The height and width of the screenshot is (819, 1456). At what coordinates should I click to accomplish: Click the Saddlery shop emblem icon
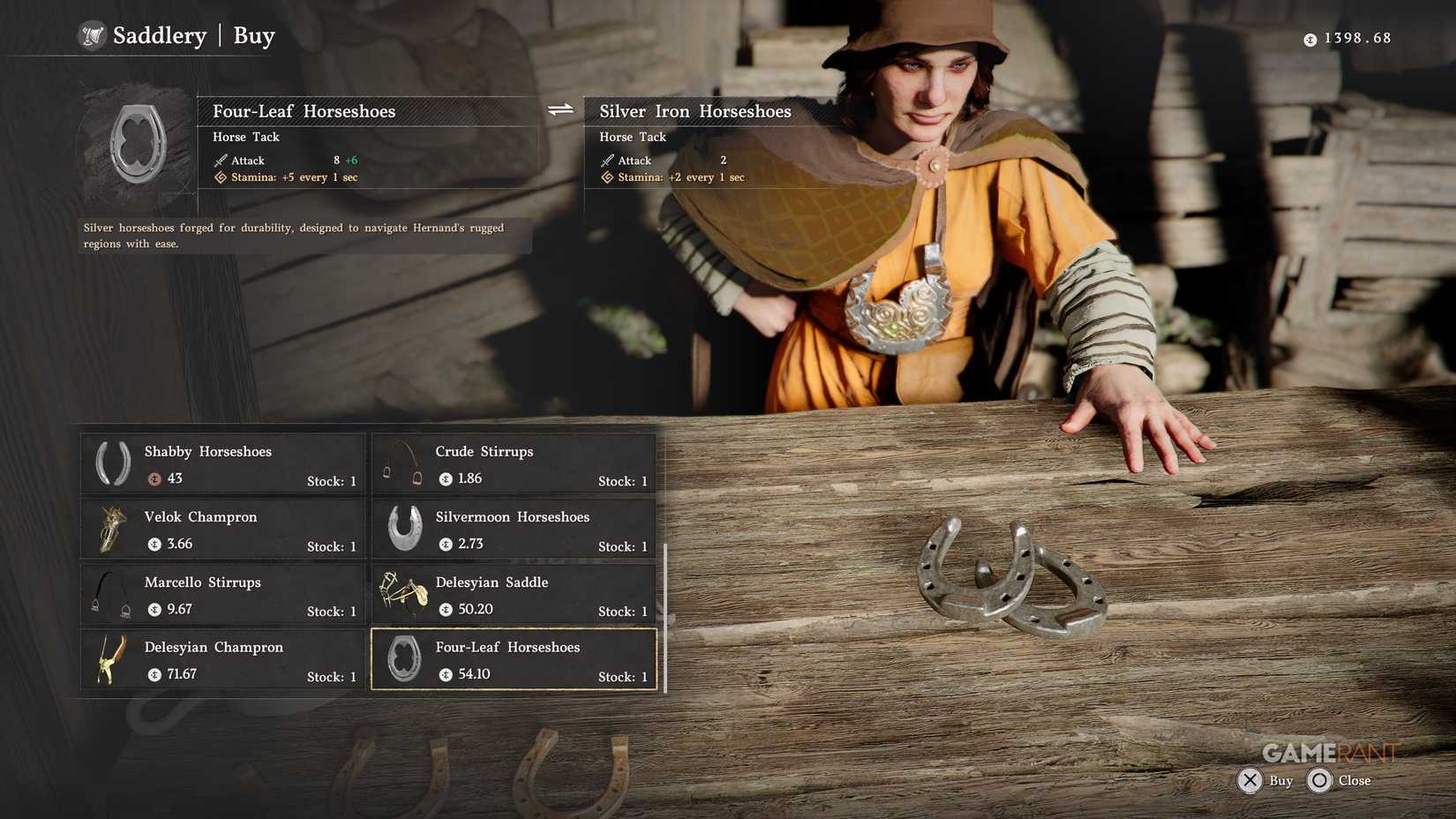pyautogui.click(x=92, y=36)
